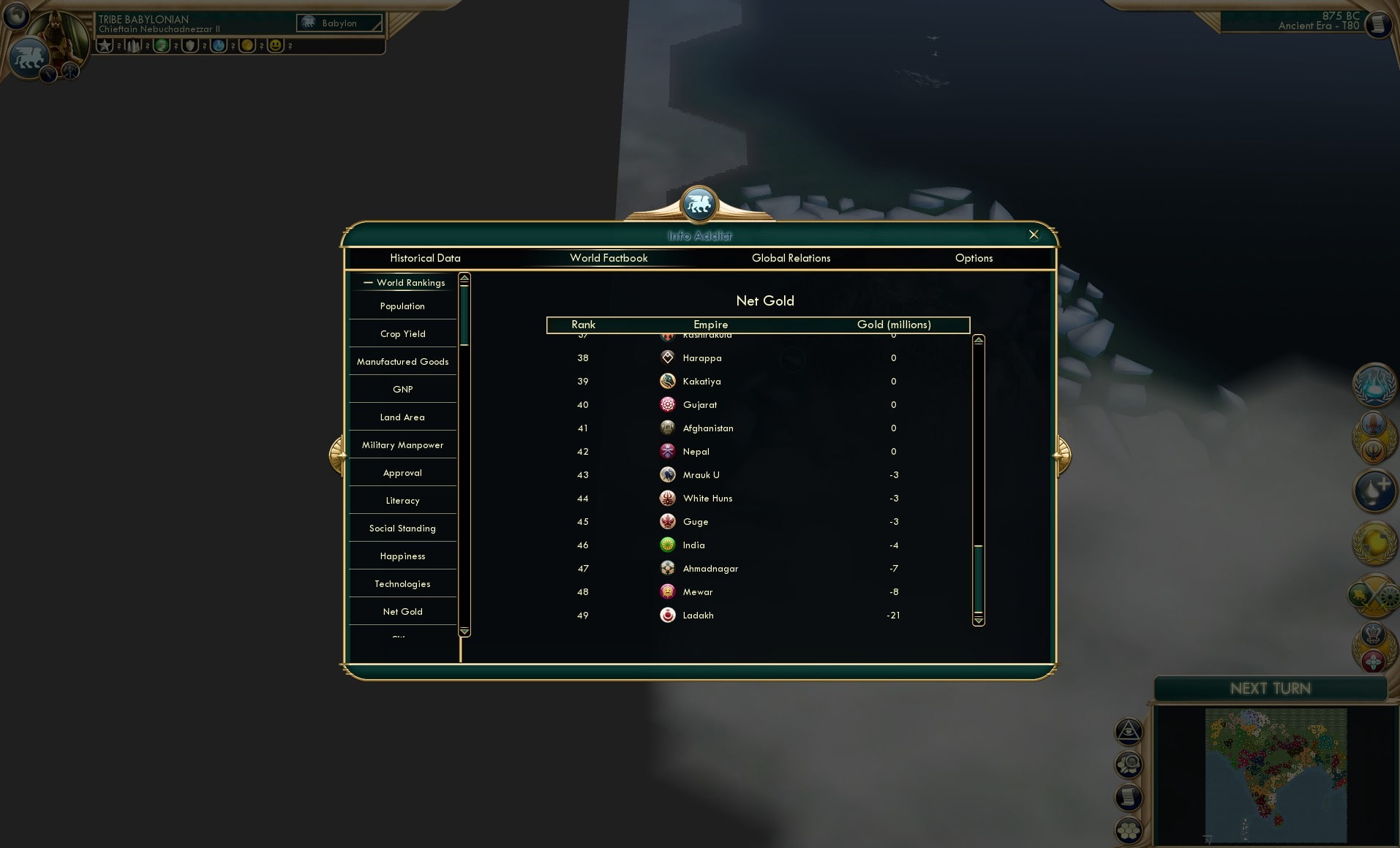Open the notification scroll icon near the minimap
1400x848 pixels.
click(x=1129, y=796)
